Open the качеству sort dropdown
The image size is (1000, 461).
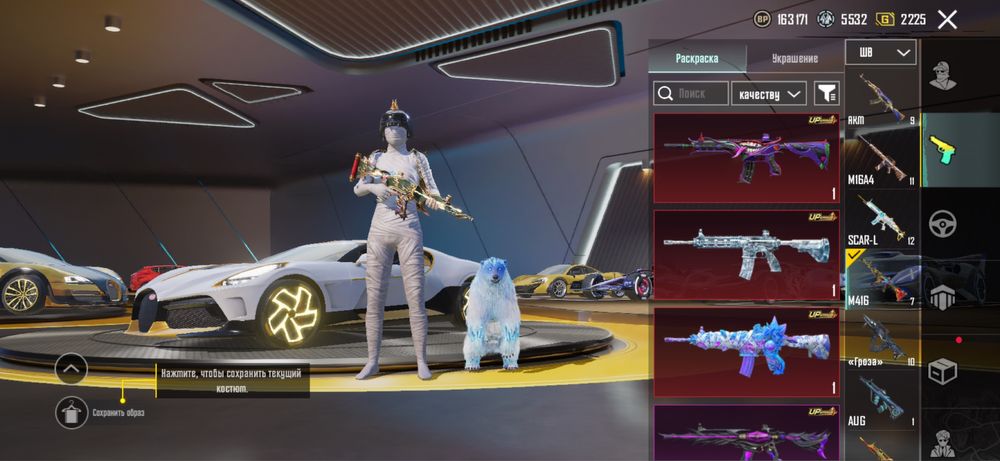point(768,94)
